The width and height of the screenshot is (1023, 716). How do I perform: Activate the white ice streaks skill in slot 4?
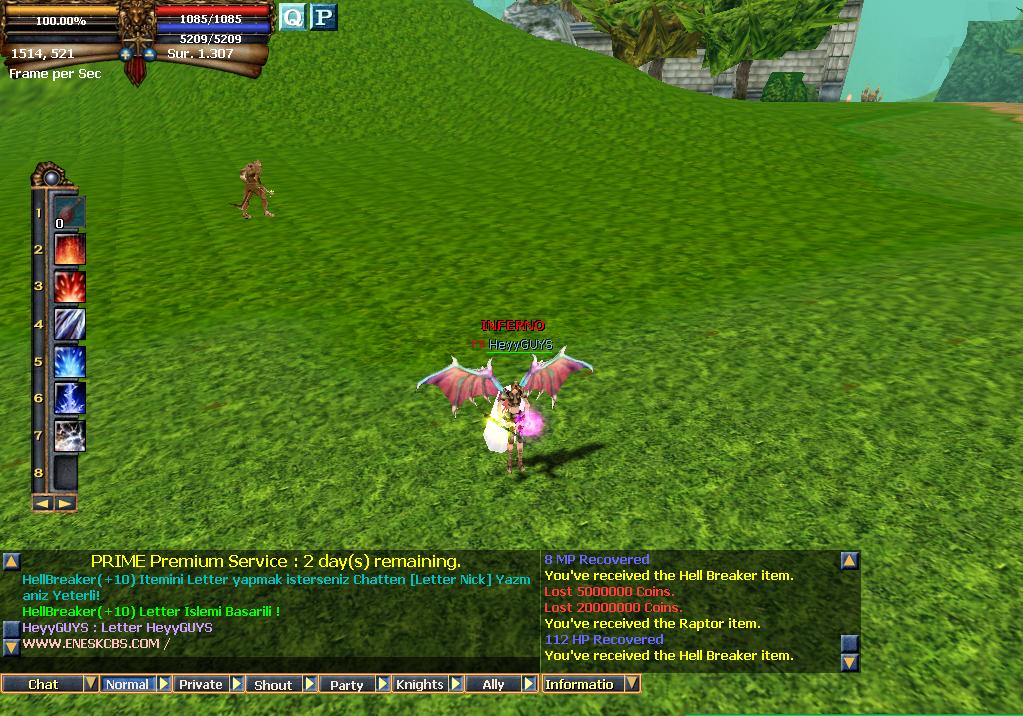pos(69,324)
